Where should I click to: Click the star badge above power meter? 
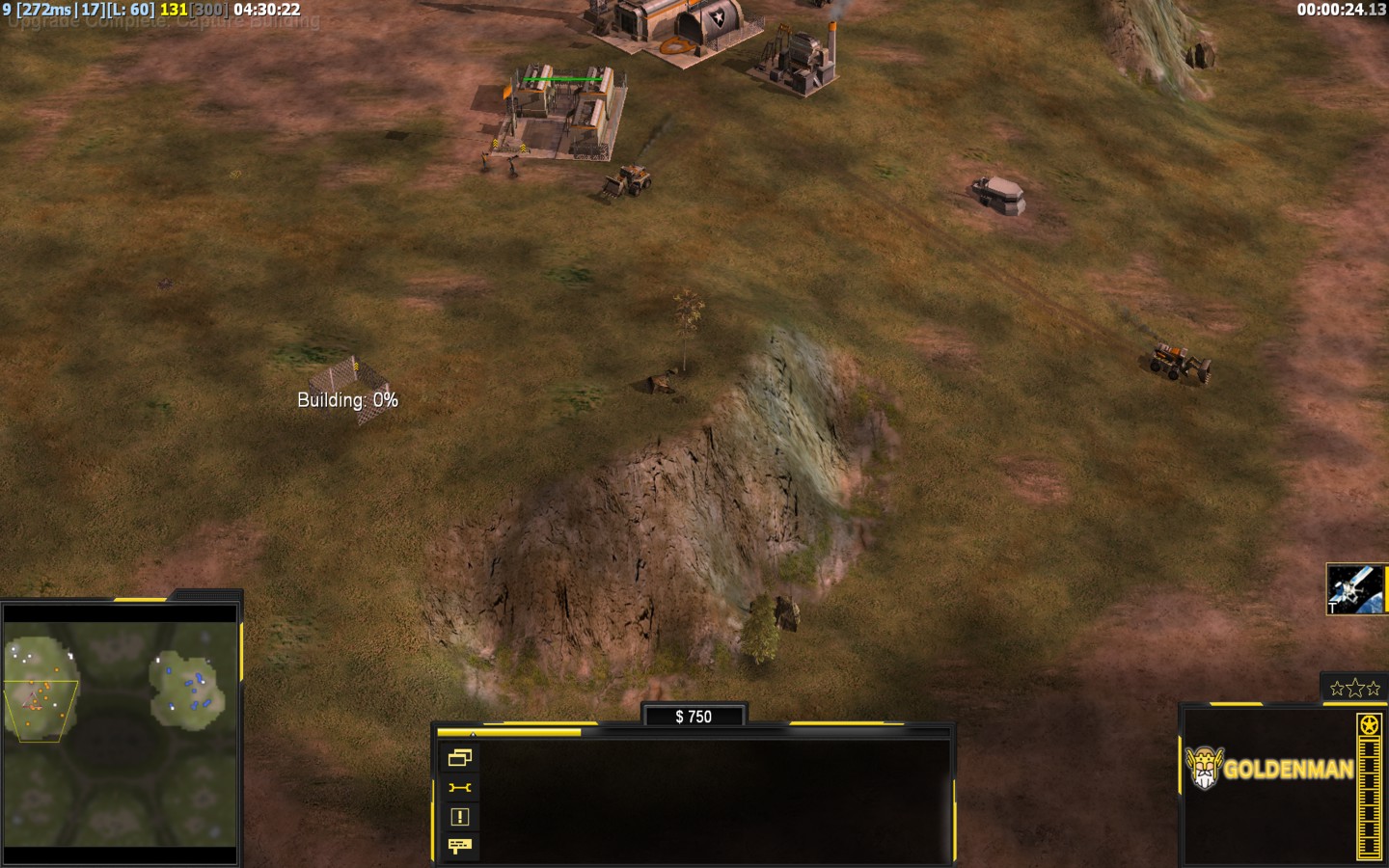[x=1369, y=724]
